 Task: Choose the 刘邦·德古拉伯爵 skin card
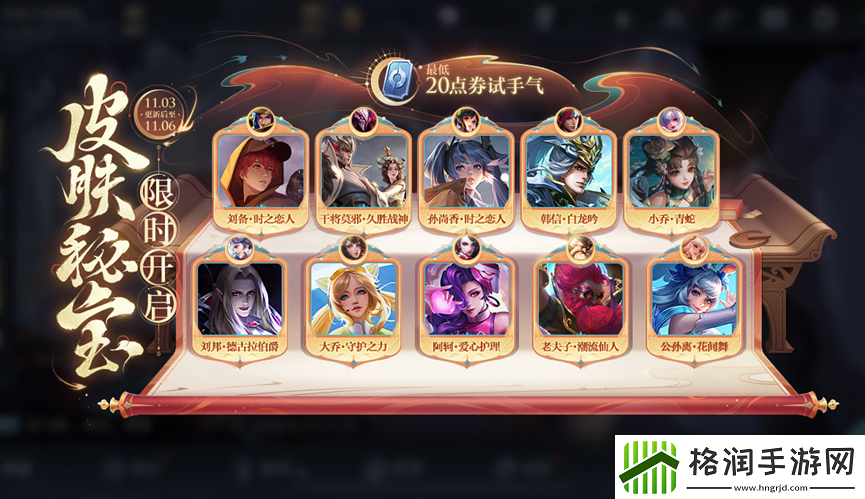238,298
